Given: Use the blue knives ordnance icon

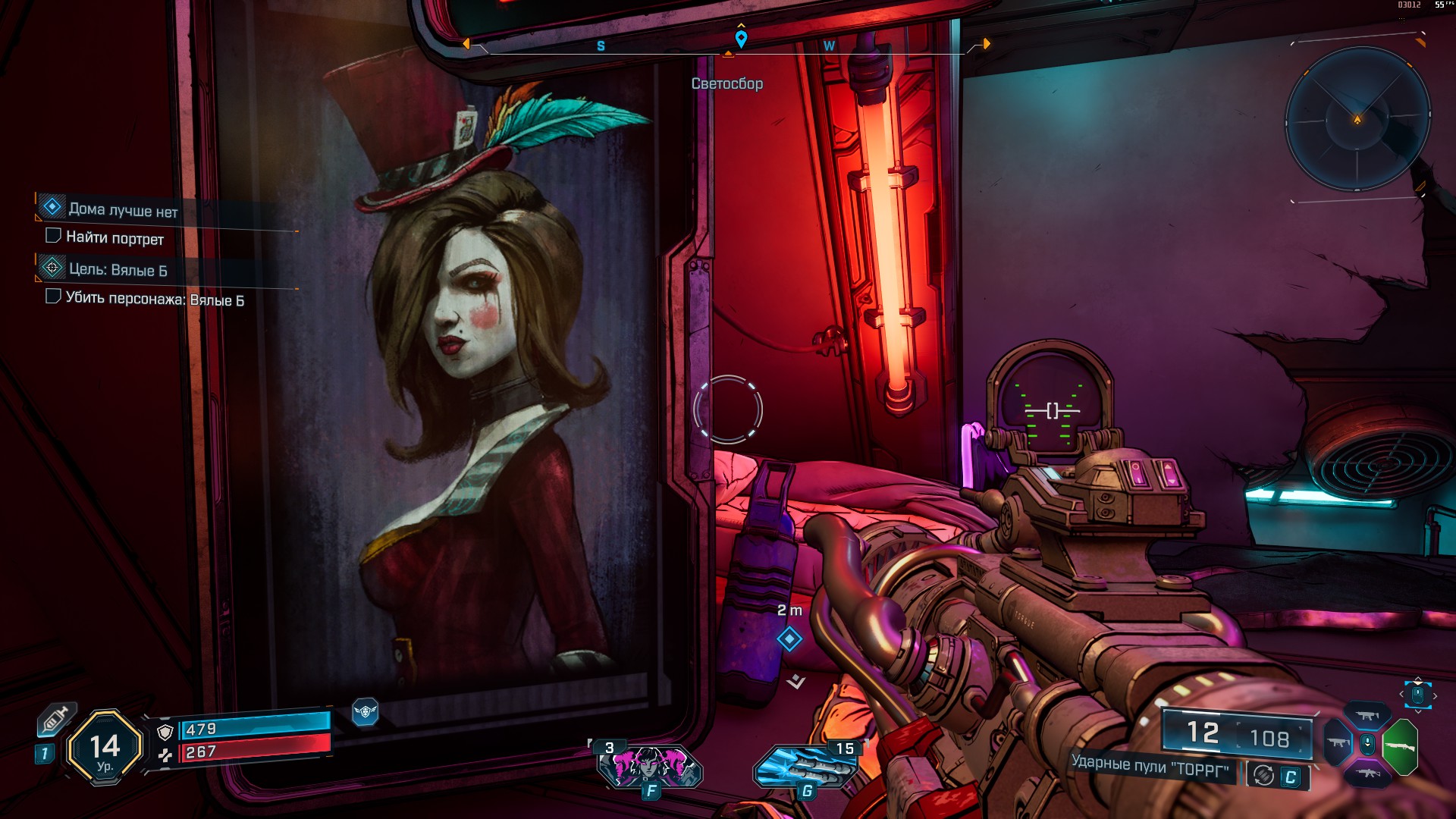Looking at the screenshot, I should [805, 767].
